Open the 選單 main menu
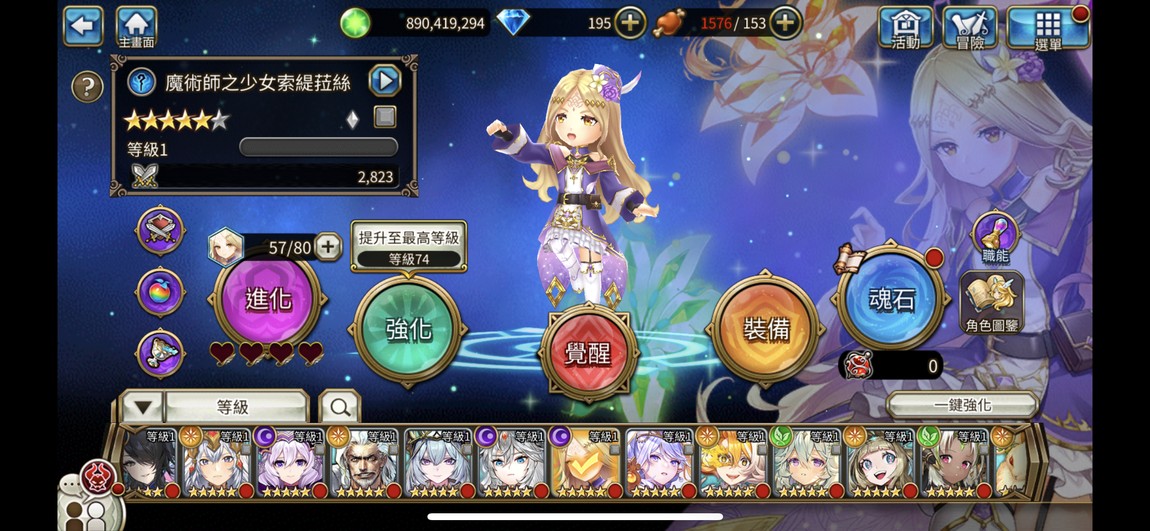1150x531 pixels. pos(1047,27)
